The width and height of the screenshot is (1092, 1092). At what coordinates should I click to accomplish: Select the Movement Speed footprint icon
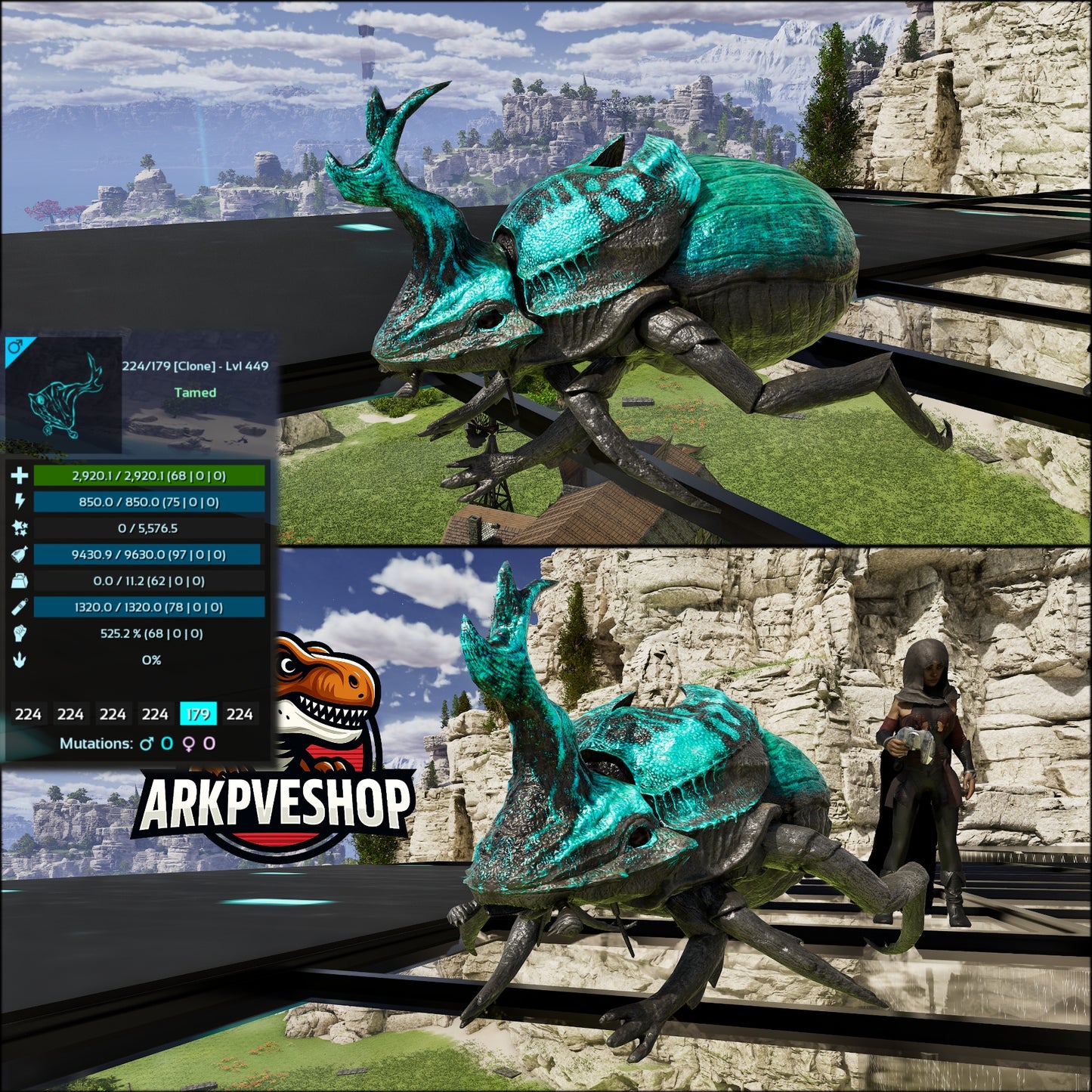(x=20, y=660)
